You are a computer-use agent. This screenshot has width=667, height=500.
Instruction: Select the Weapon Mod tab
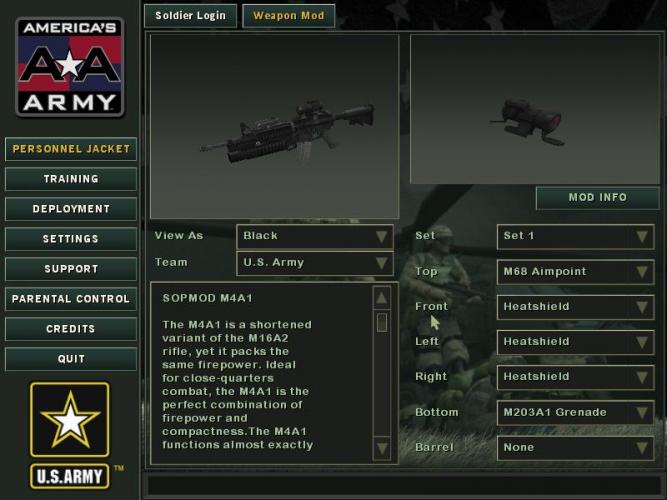[x=288, y=16]
